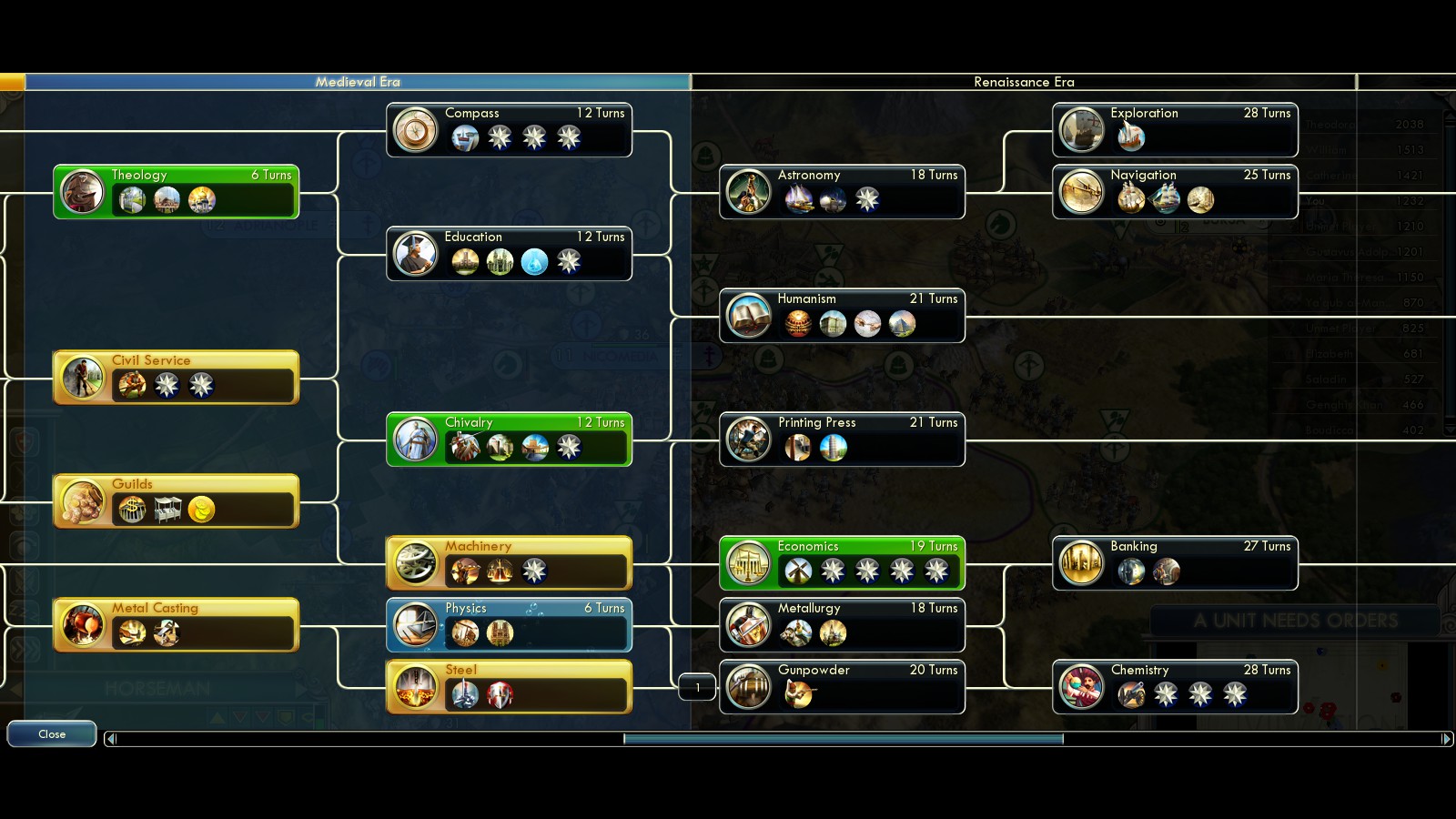Choose the Navigation tech
Image resolution: width=1456 pixels, height=819 pixels.
[x=1175, y=192]
